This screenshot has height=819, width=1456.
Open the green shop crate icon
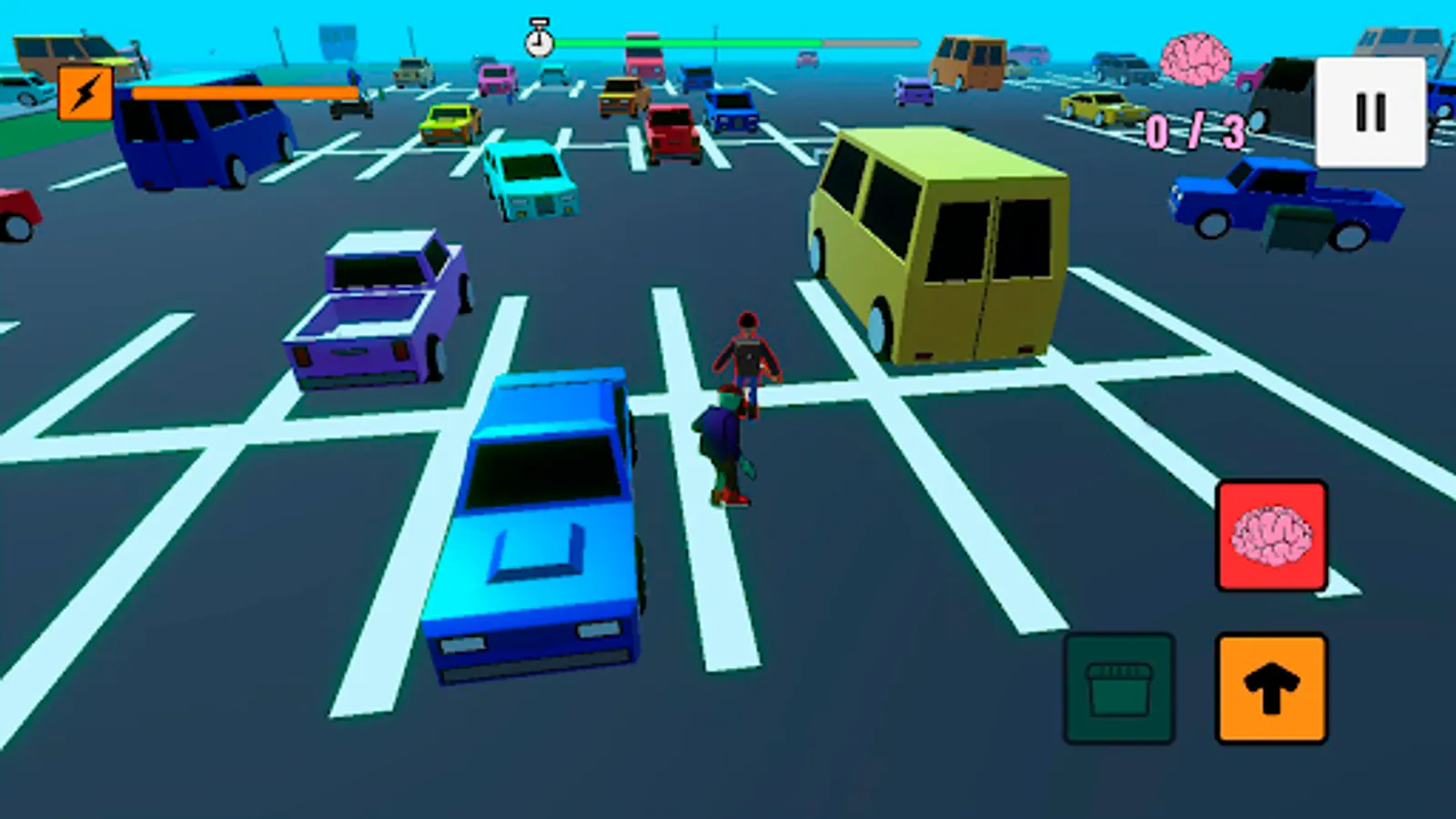pos(1117,685)
